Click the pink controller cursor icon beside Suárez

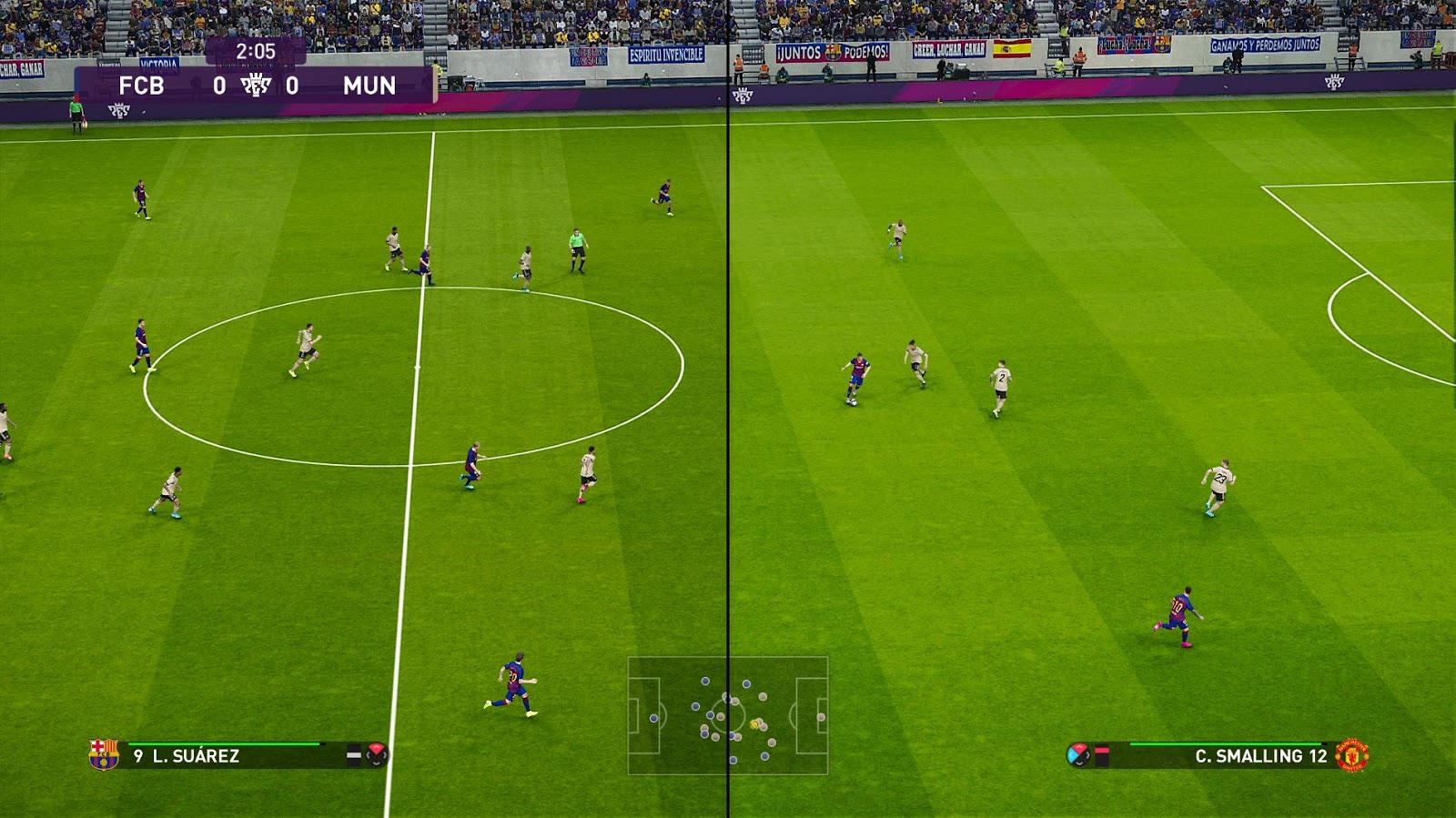tap(376, 754)
